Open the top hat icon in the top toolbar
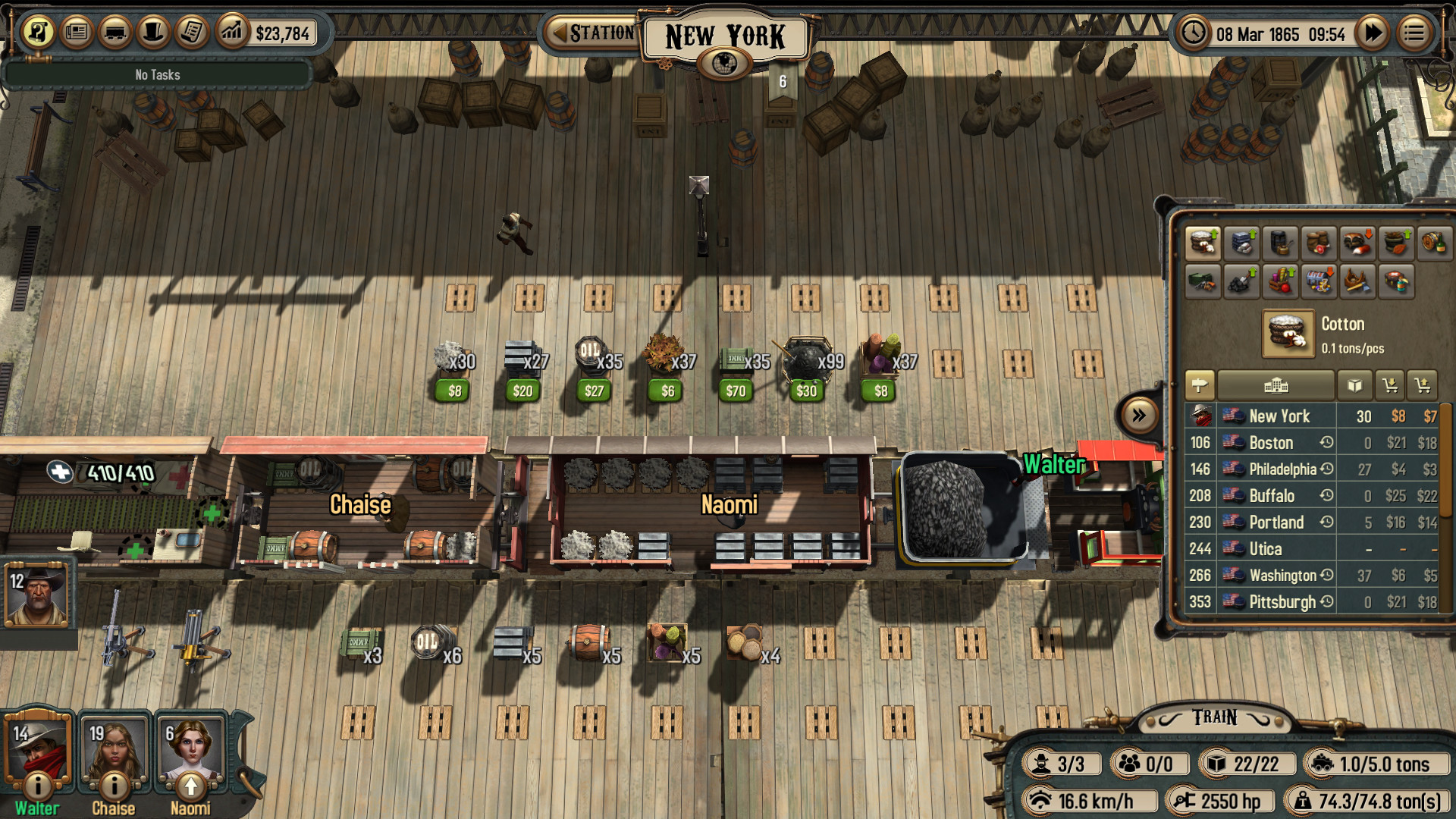The width and height of the screenshot is (1456, 819). click(152, 33)
